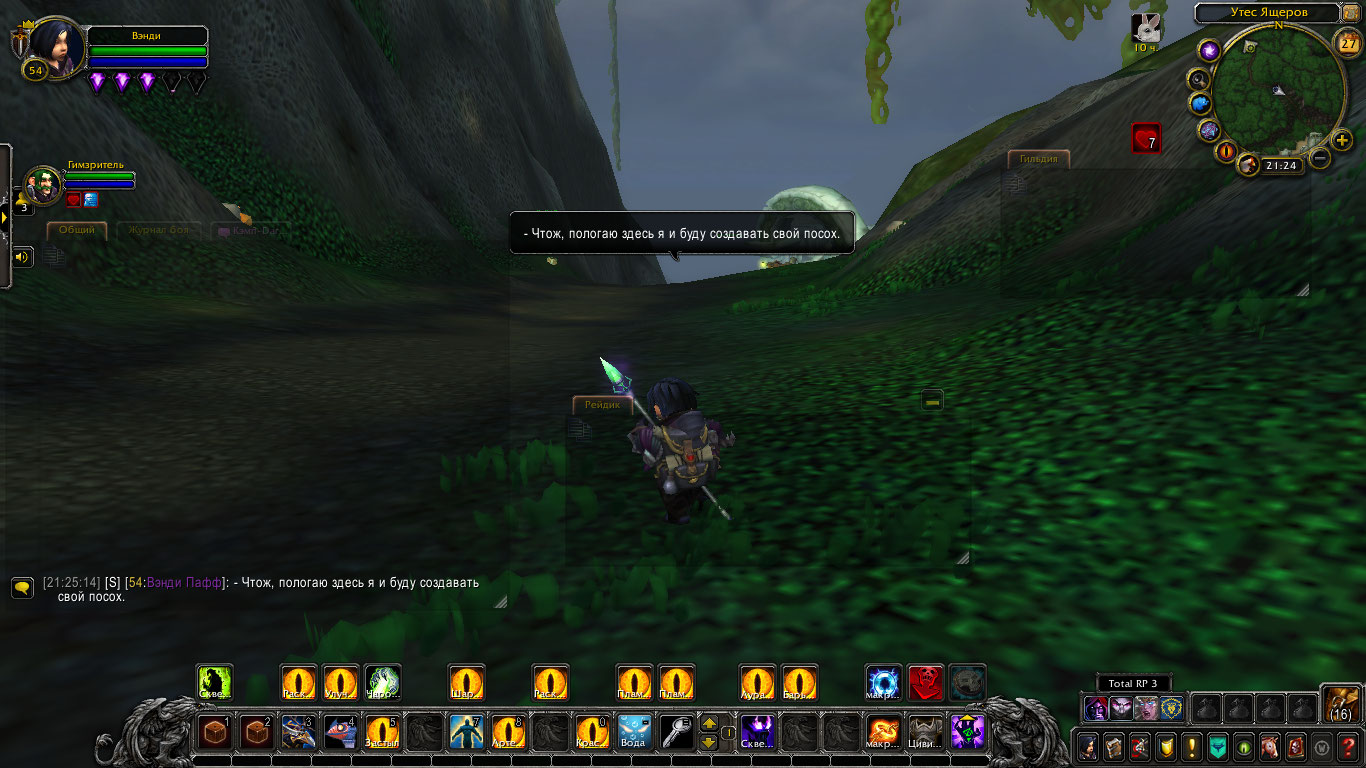Open the red question mark help button
Viewport: 1366px width, 768px height.
(x=1348, y=746)
